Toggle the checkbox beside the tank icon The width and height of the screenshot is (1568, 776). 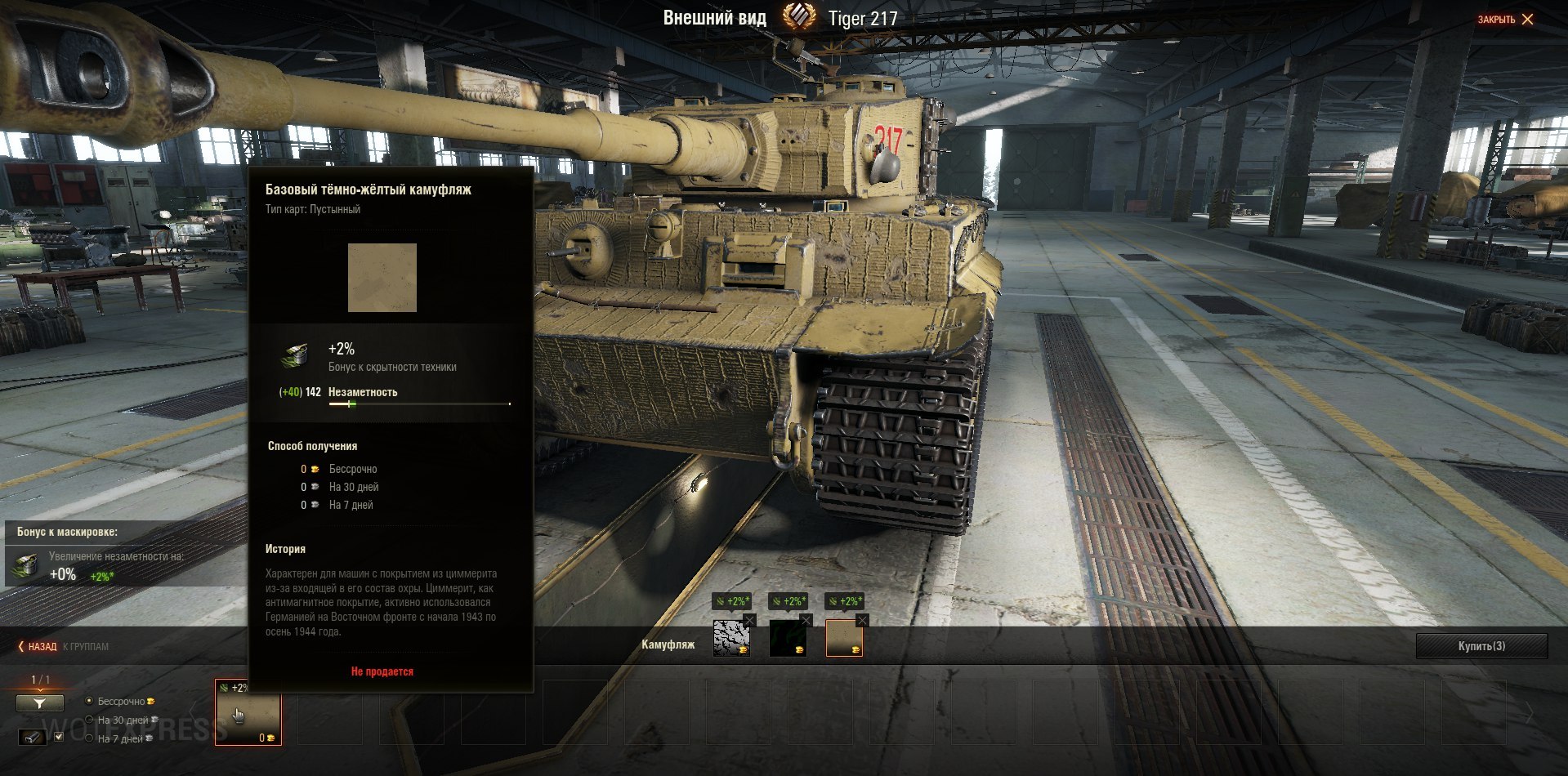(x=58, y=737)
